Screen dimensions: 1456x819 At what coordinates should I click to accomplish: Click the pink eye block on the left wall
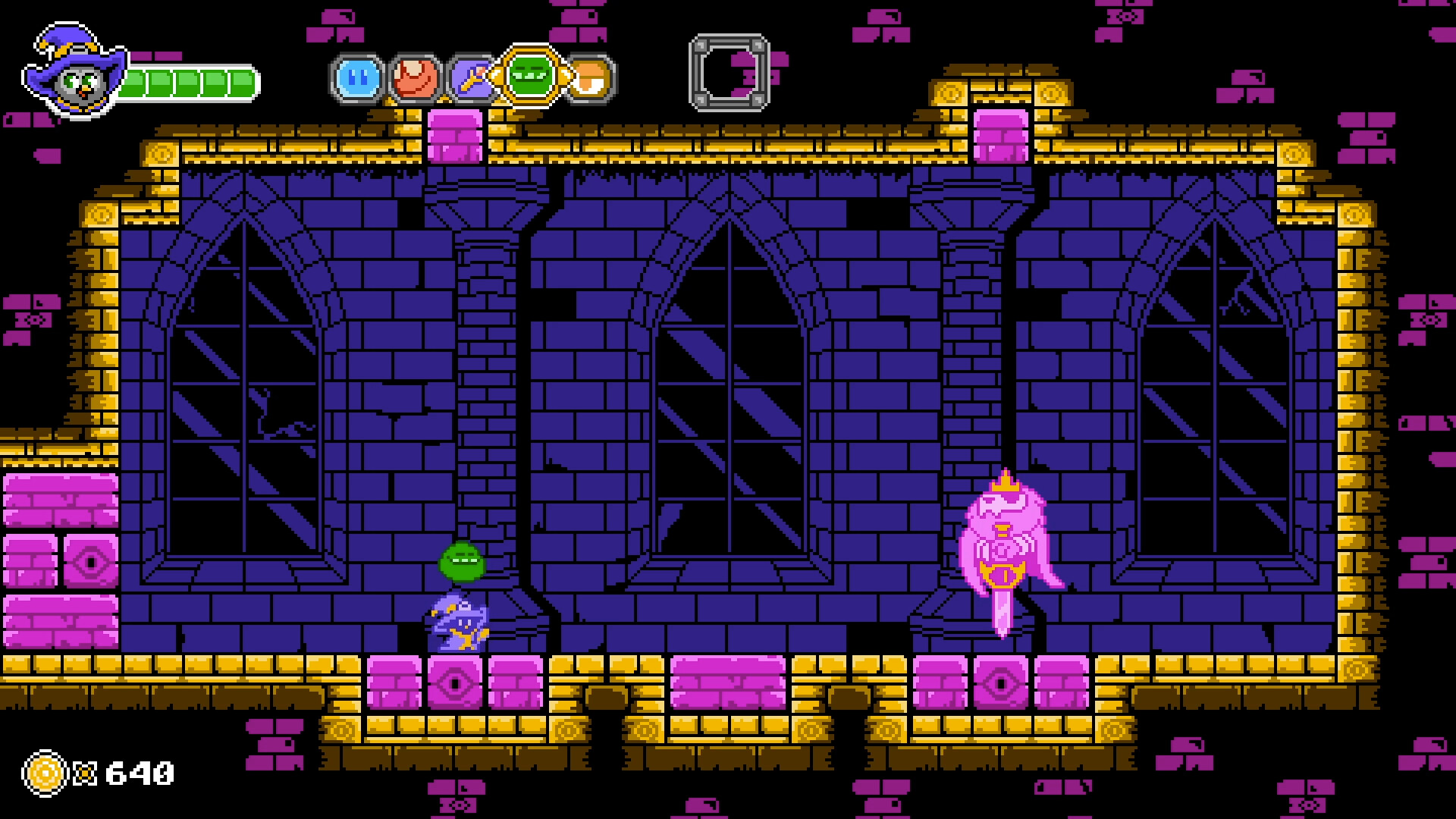pos(91,559)
